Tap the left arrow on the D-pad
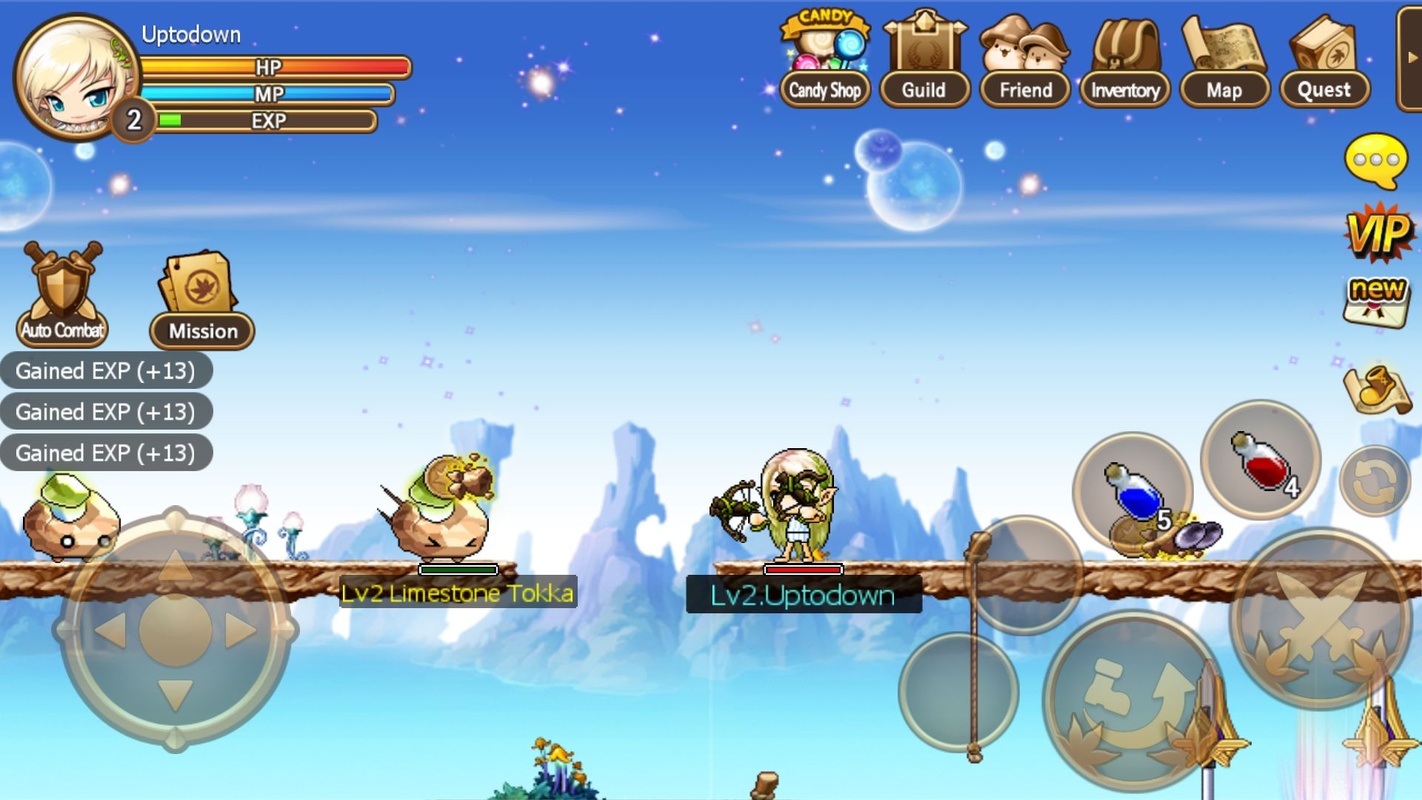The image size is (1422, 800). 110,630
